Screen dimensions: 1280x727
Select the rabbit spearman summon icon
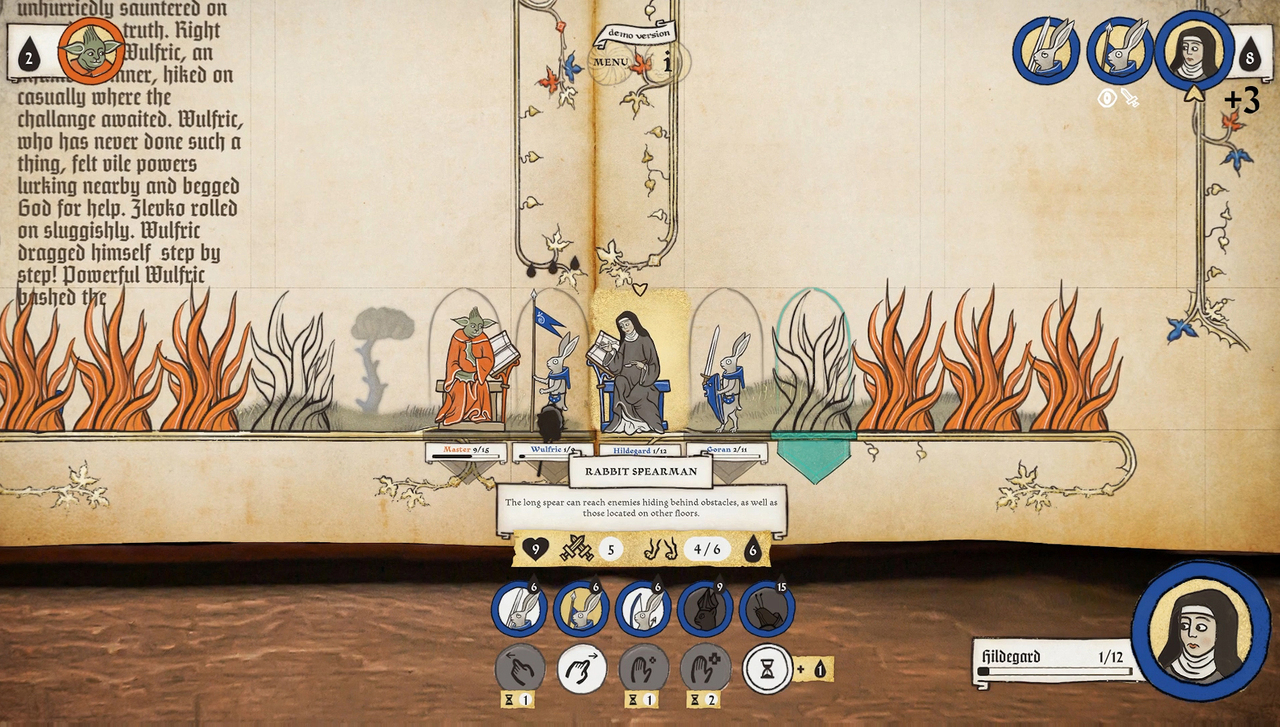582,609
